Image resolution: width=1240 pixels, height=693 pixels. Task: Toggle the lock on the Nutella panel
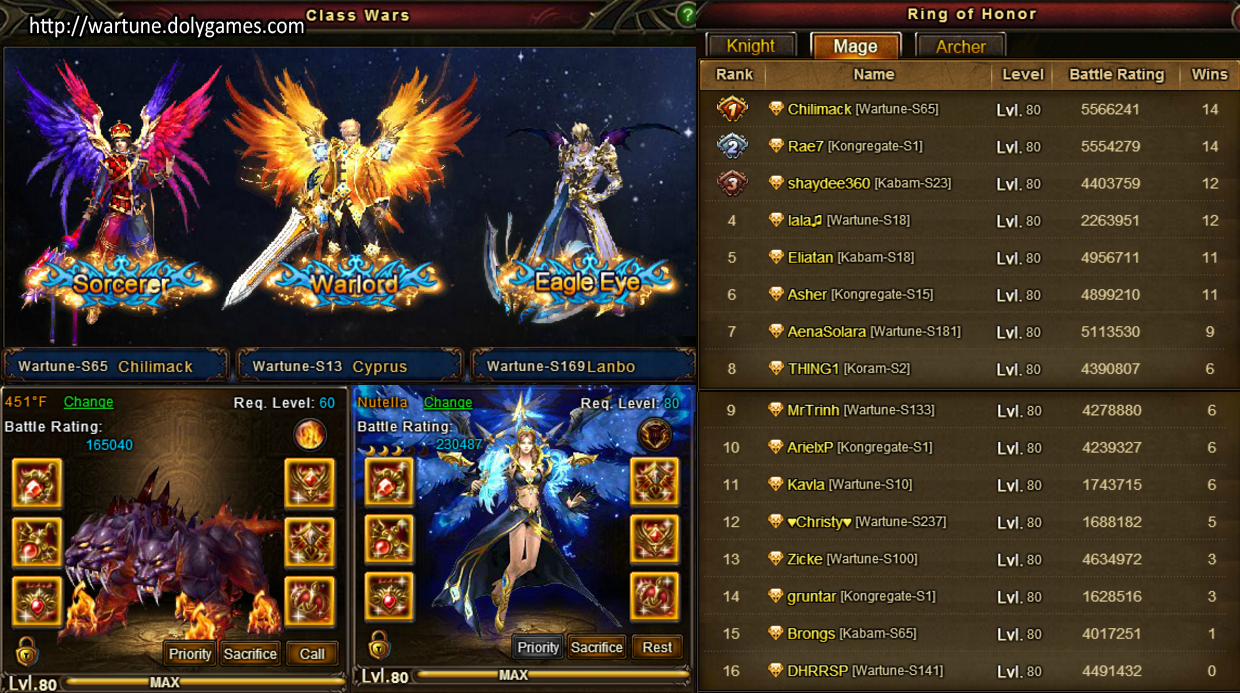point(379,645)
